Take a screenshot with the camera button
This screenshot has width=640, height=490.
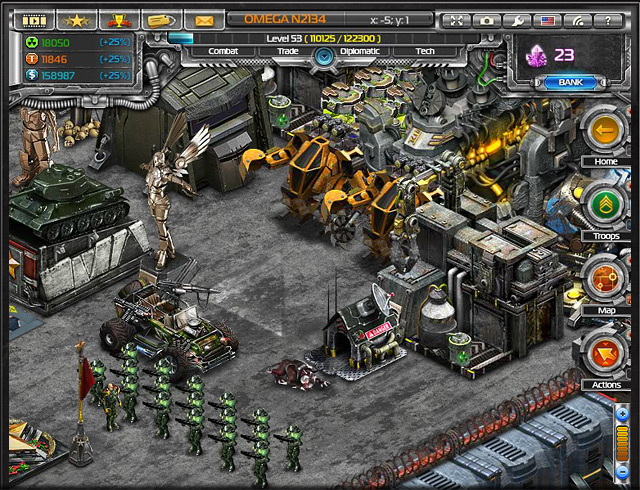pyautogui.click(x=487, y=20)
